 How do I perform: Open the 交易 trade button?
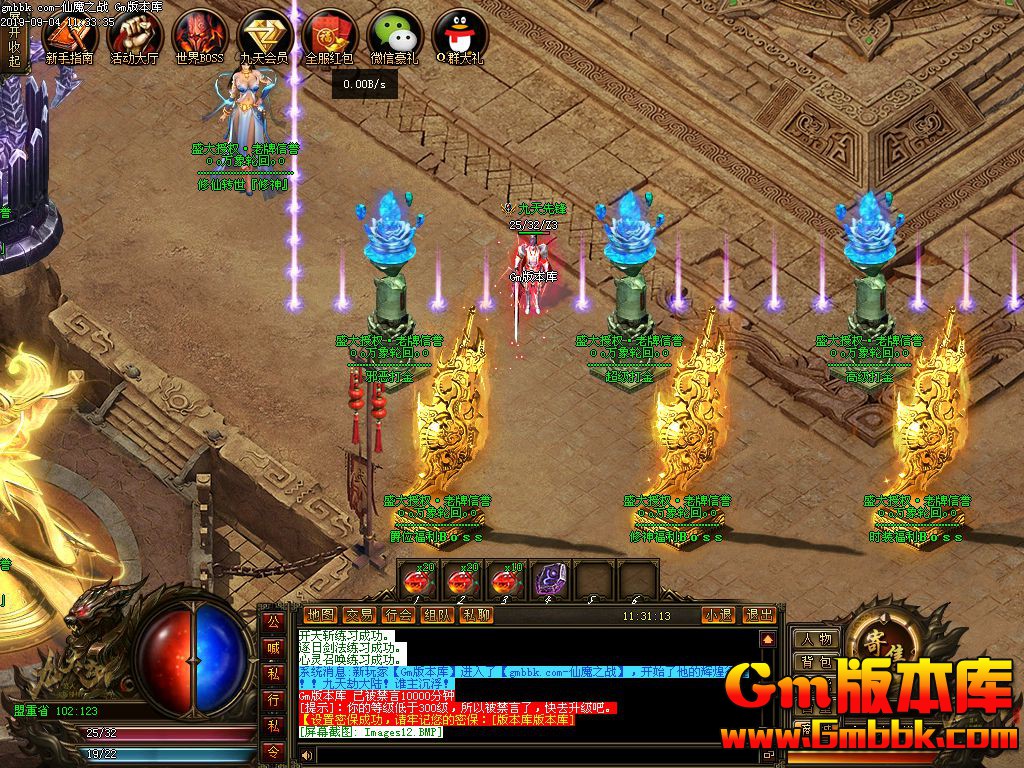(359, 615)
